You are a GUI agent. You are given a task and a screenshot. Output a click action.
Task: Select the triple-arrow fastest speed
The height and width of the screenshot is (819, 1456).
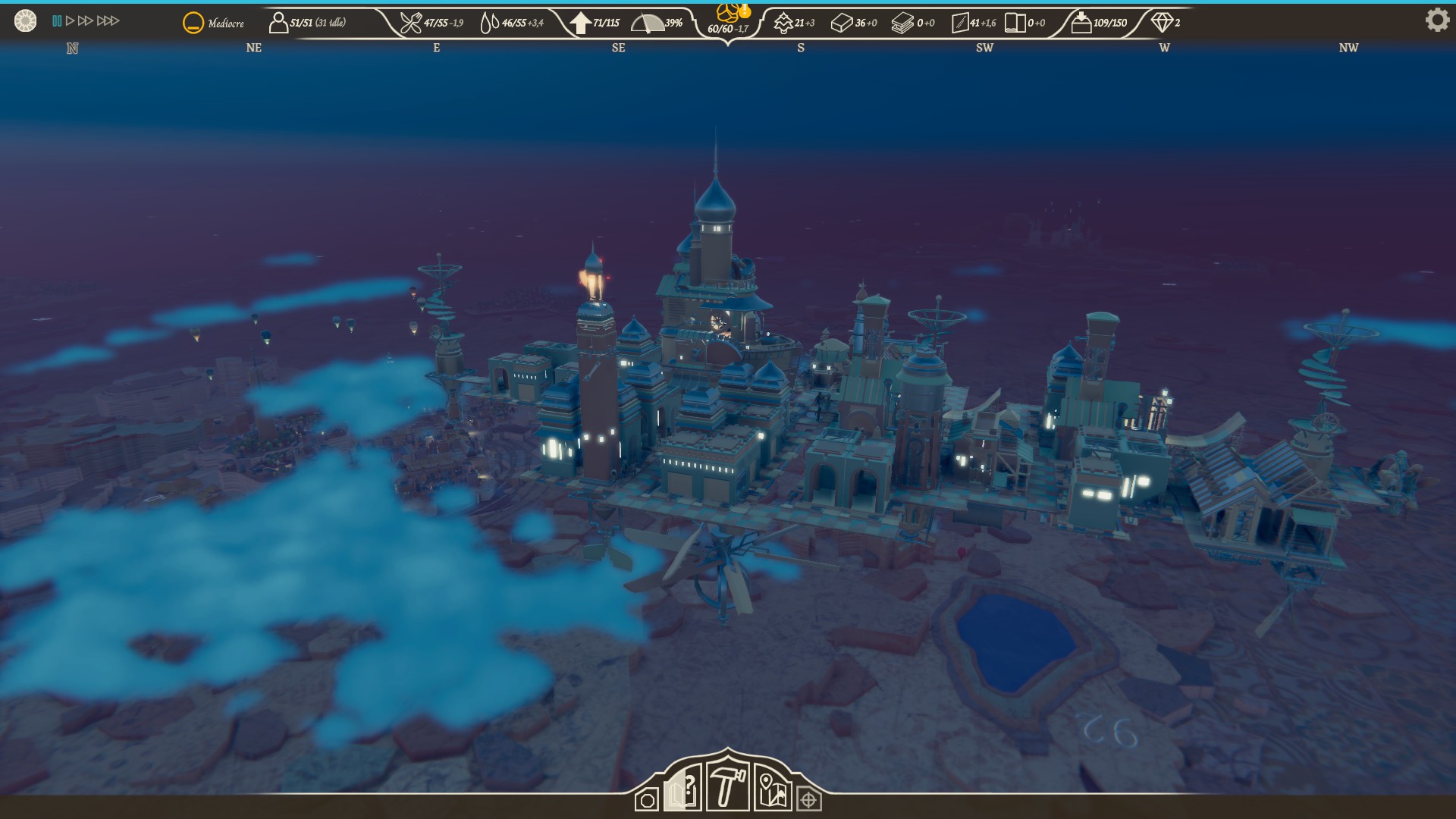(108, 21)
